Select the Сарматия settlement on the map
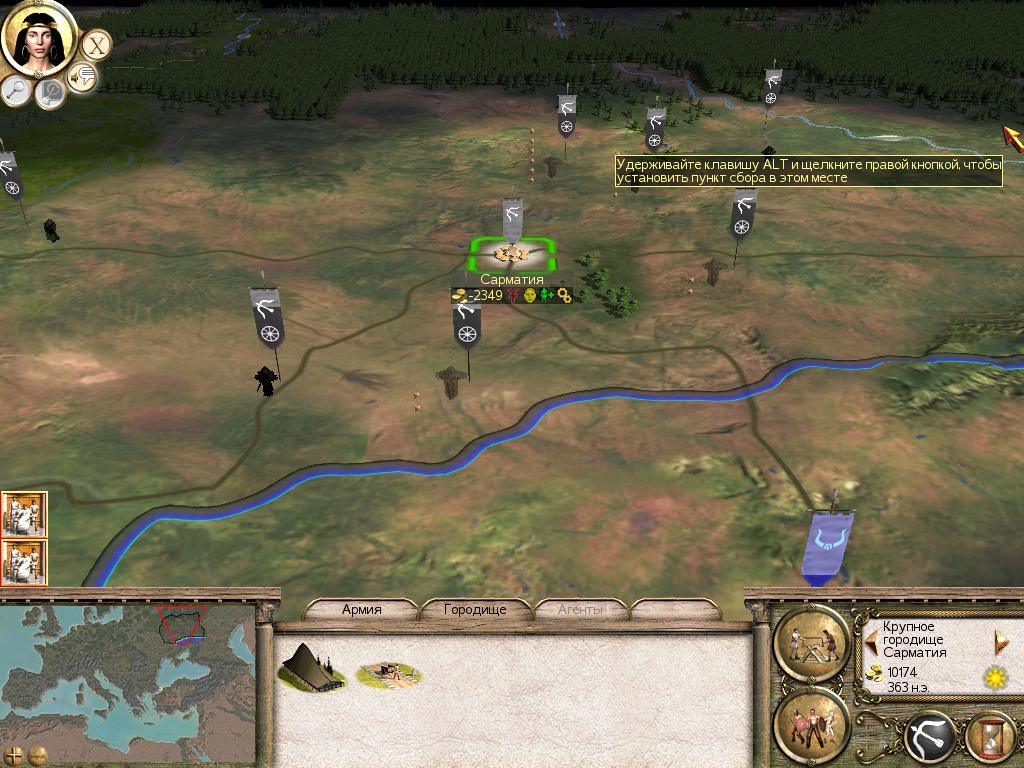Image resolution: width=1024 pixels, height=768 pixels. pyautogui.click(x=511, y=254)
